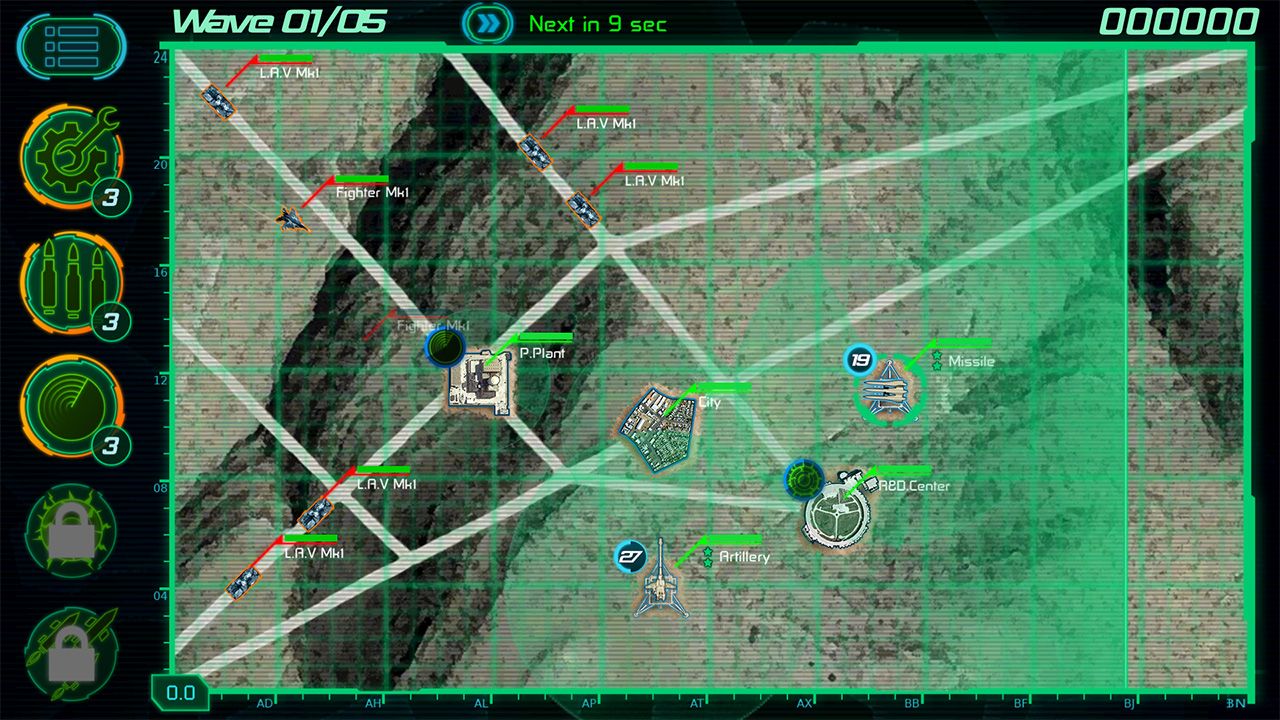The height and width of the screenshot is (720, 1280).
Task: Select the Artillery turret on the map
Action: [x=660, y=585]
